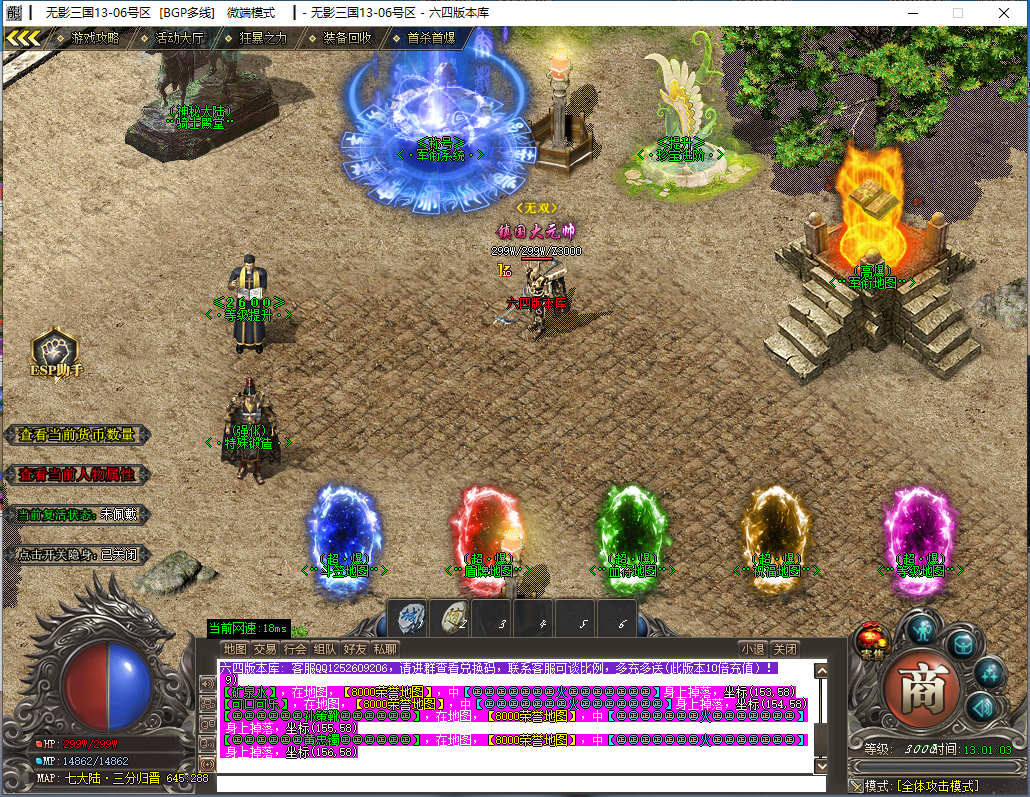Open the 活动大厅 activity hall

pos(179,38)
